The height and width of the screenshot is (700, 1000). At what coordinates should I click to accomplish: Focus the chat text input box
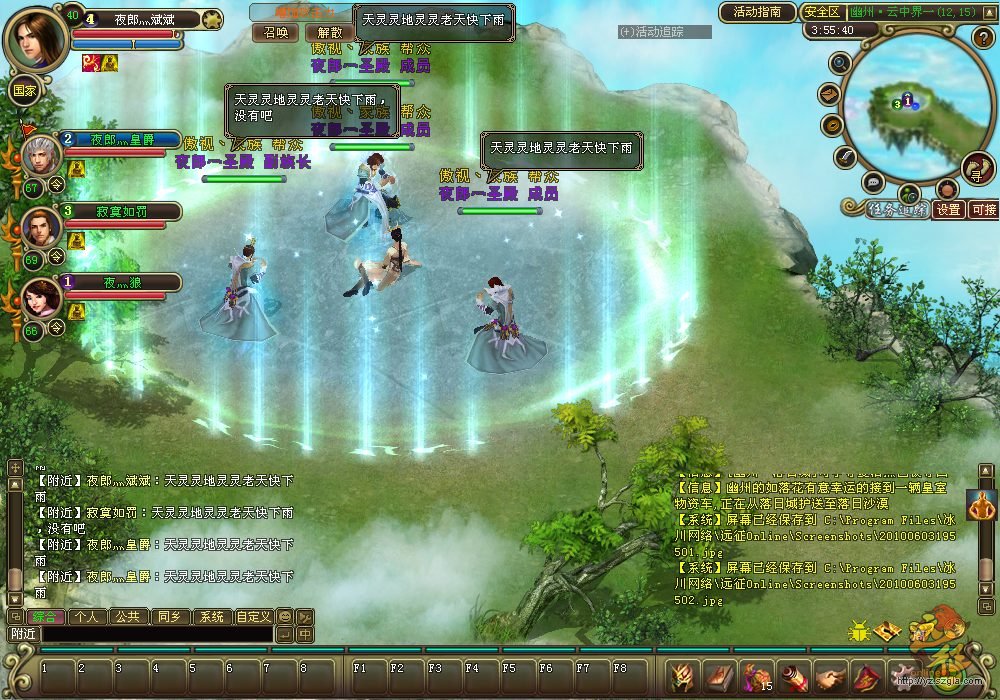point(157,634)
